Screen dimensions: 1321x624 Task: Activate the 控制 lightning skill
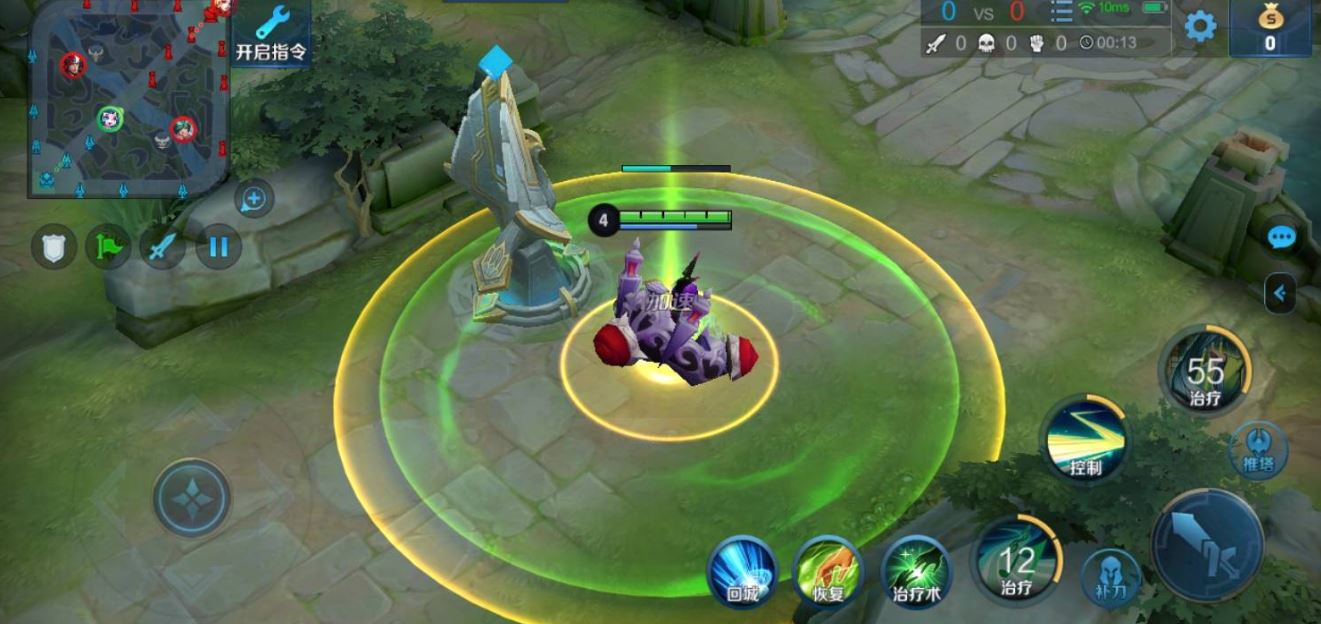pos(1086,440)
